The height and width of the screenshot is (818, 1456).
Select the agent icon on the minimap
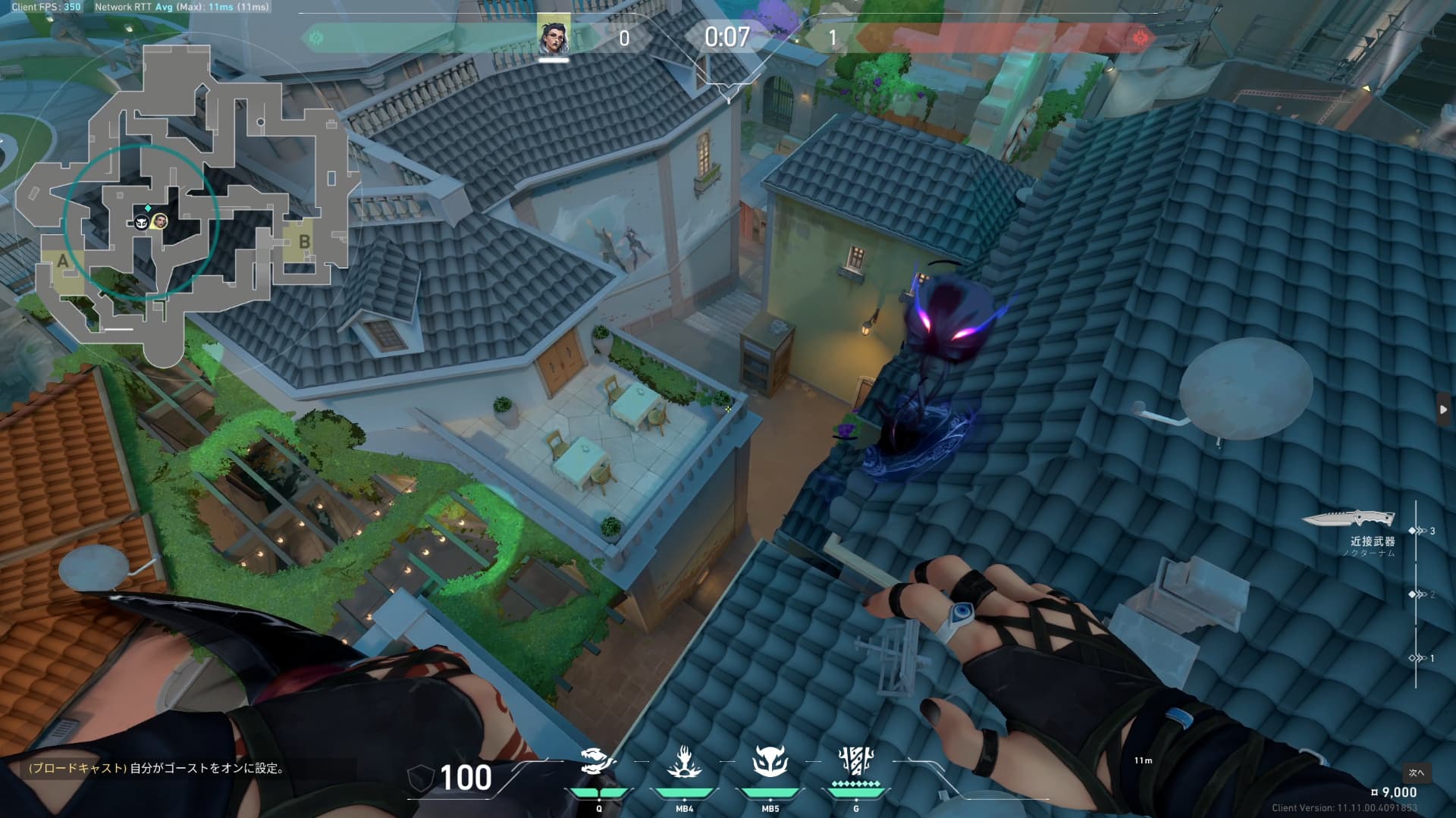[160, 221]
